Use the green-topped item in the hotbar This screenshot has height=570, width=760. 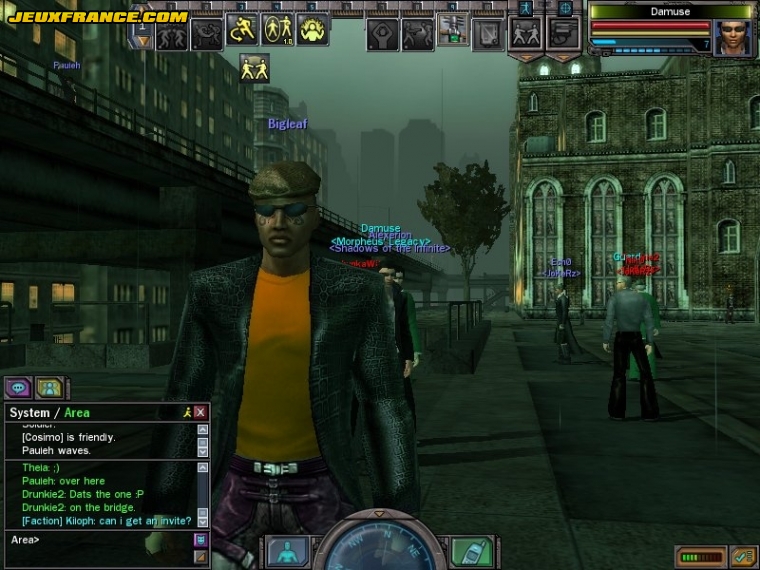tap(453, 31)
